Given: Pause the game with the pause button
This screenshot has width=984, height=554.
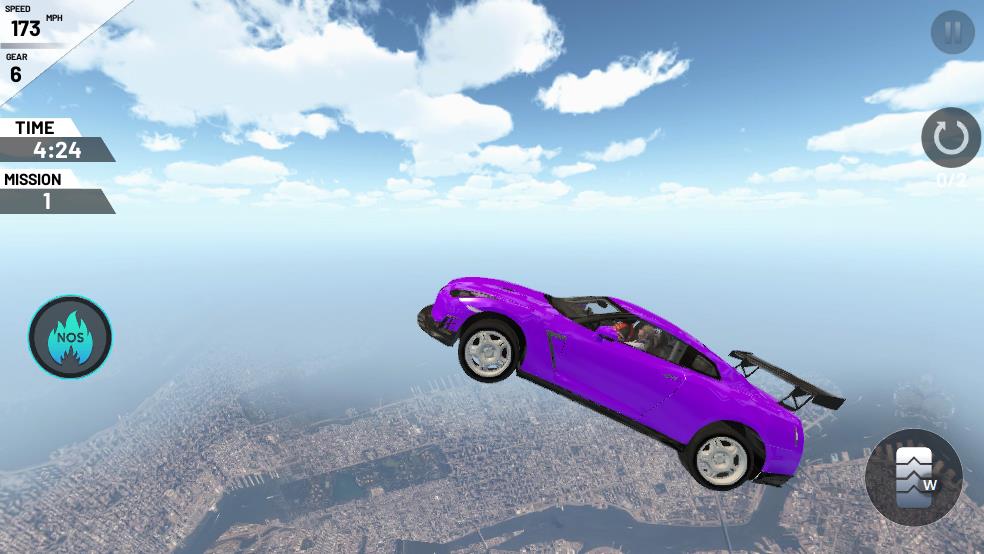Looking at the screenshot, I should (x=952, y=33).
